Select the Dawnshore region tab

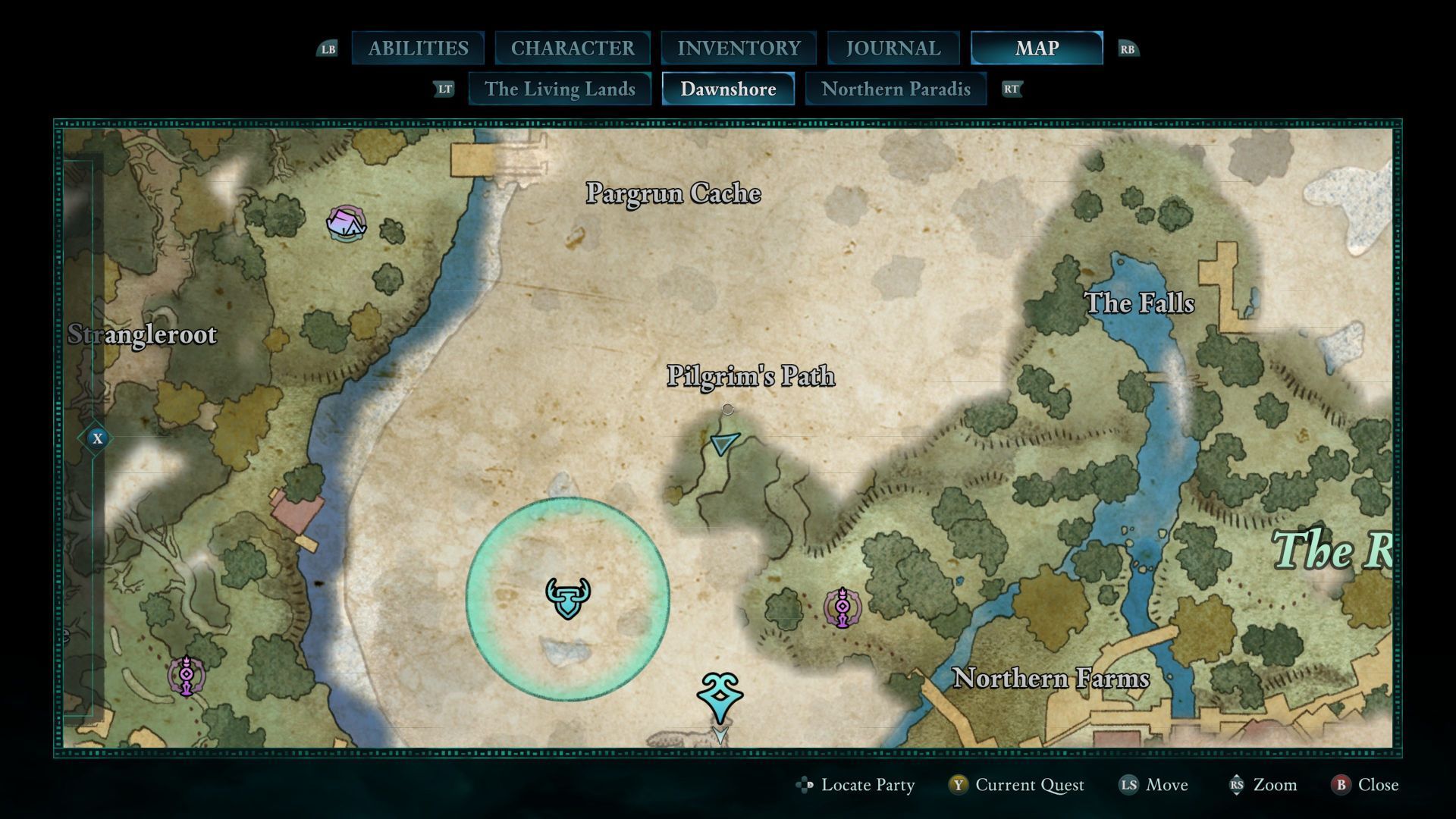coord(728,89)
